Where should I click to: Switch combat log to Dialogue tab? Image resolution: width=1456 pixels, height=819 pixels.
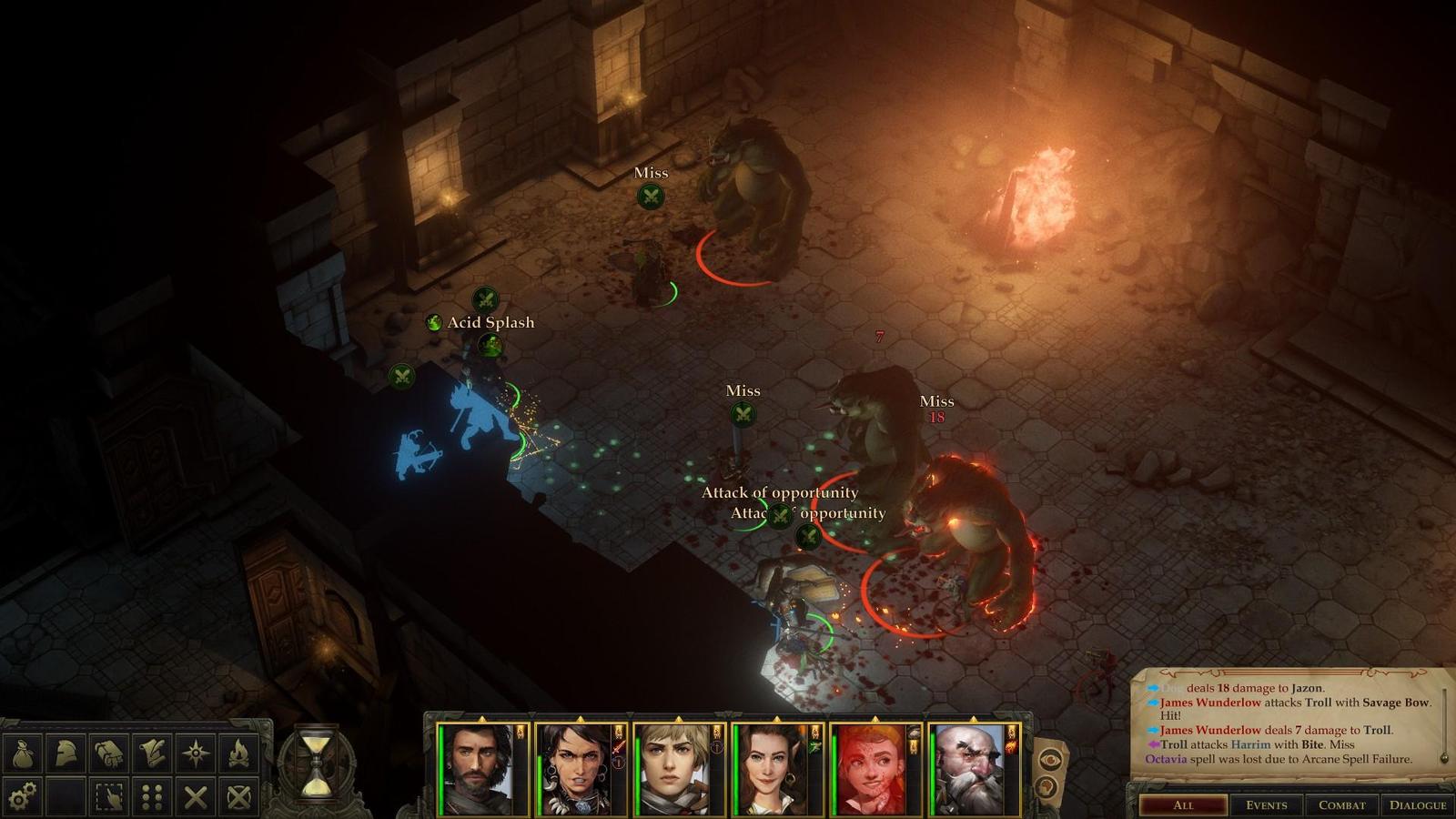[1417, 804]
